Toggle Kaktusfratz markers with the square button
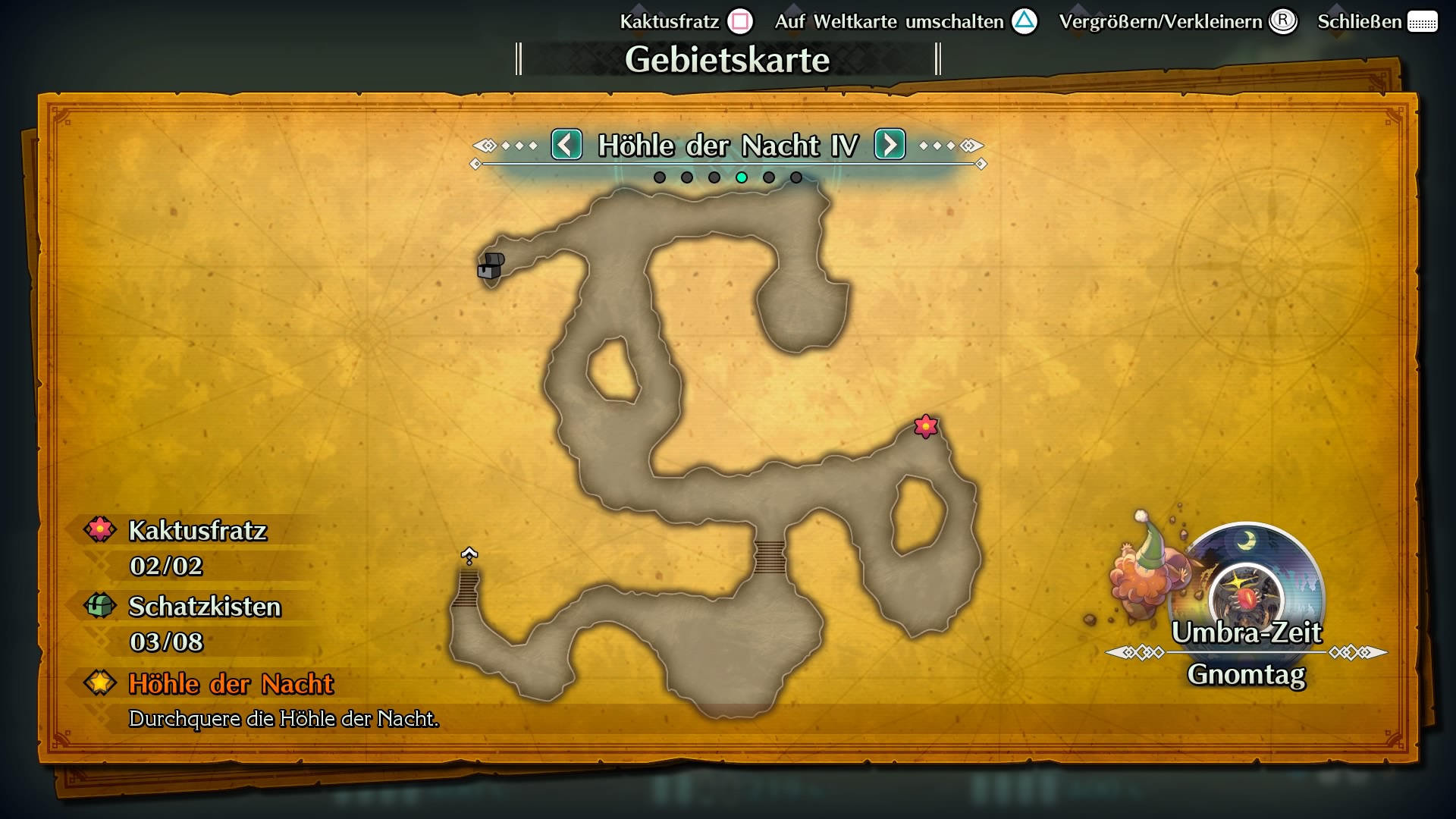 pyautogui.click(x=739, y=21)
